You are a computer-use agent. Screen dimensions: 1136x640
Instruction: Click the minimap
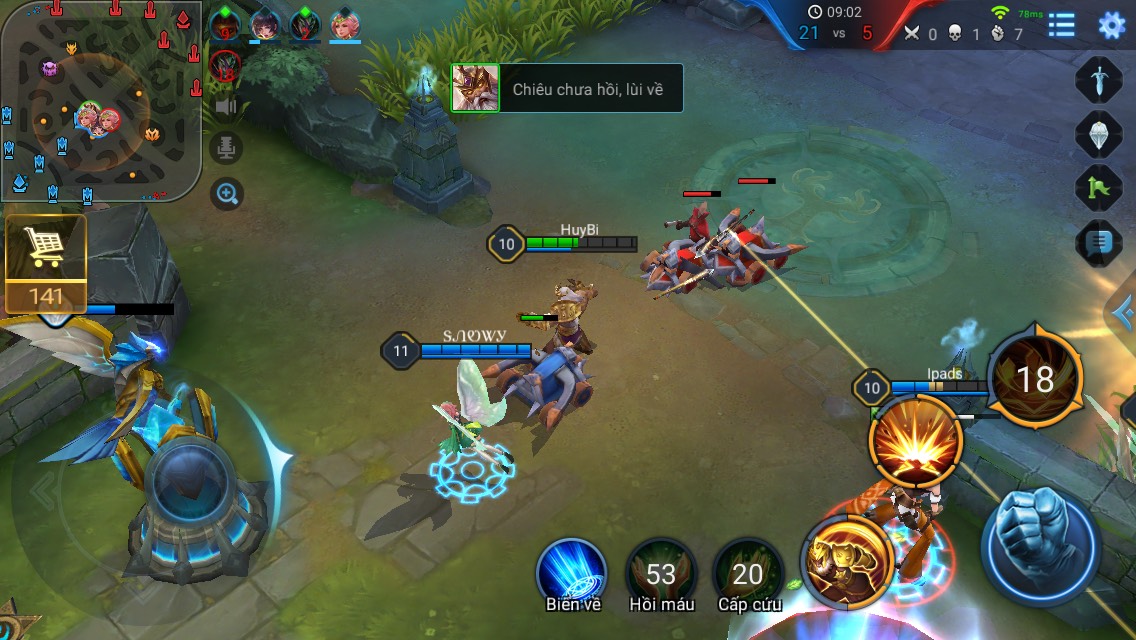(100, 100)
